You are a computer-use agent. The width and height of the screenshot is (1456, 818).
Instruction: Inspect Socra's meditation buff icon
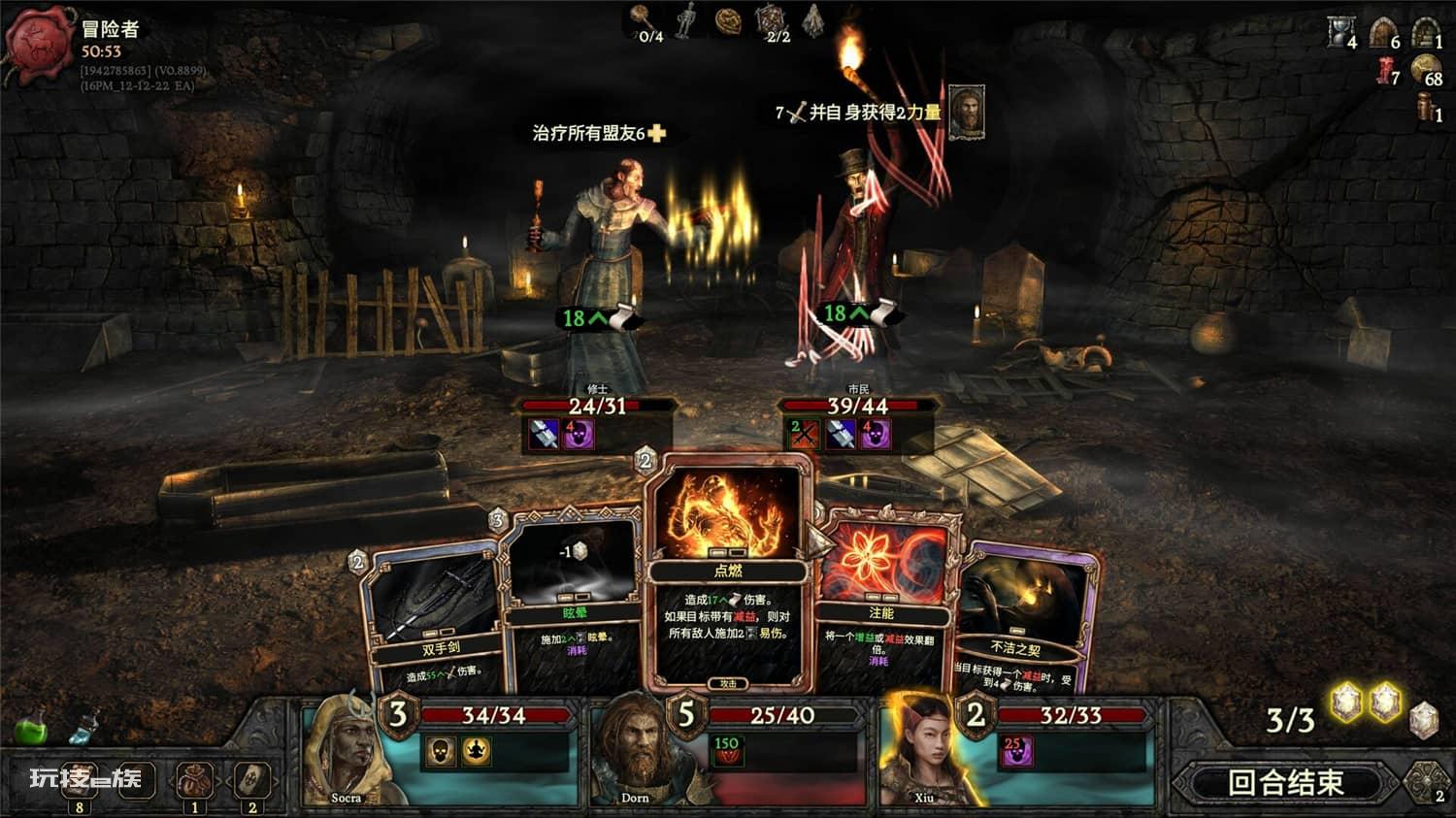(476, 751)
